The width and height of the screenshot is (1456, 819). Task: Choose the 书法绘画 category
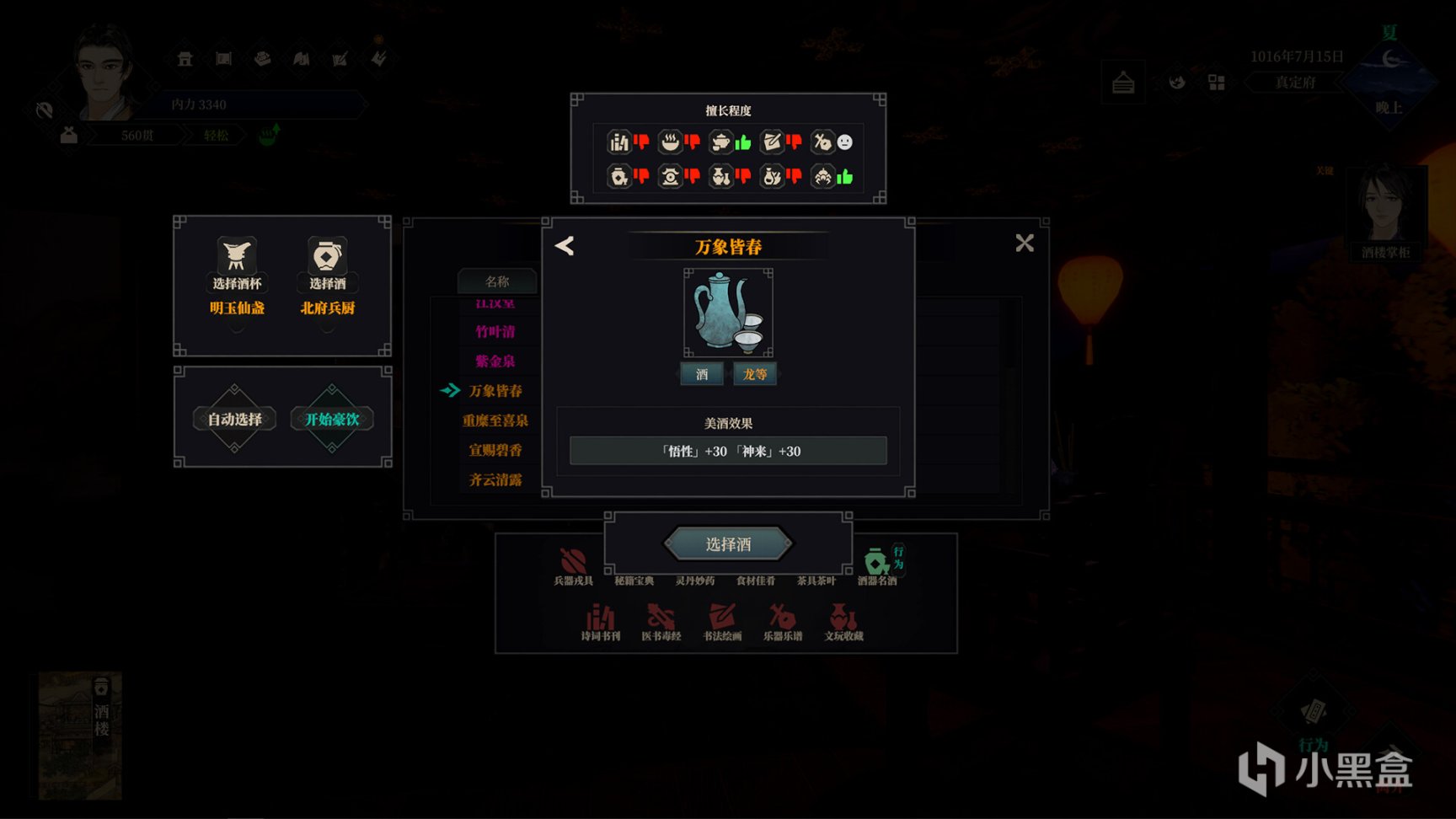(722, 622)
